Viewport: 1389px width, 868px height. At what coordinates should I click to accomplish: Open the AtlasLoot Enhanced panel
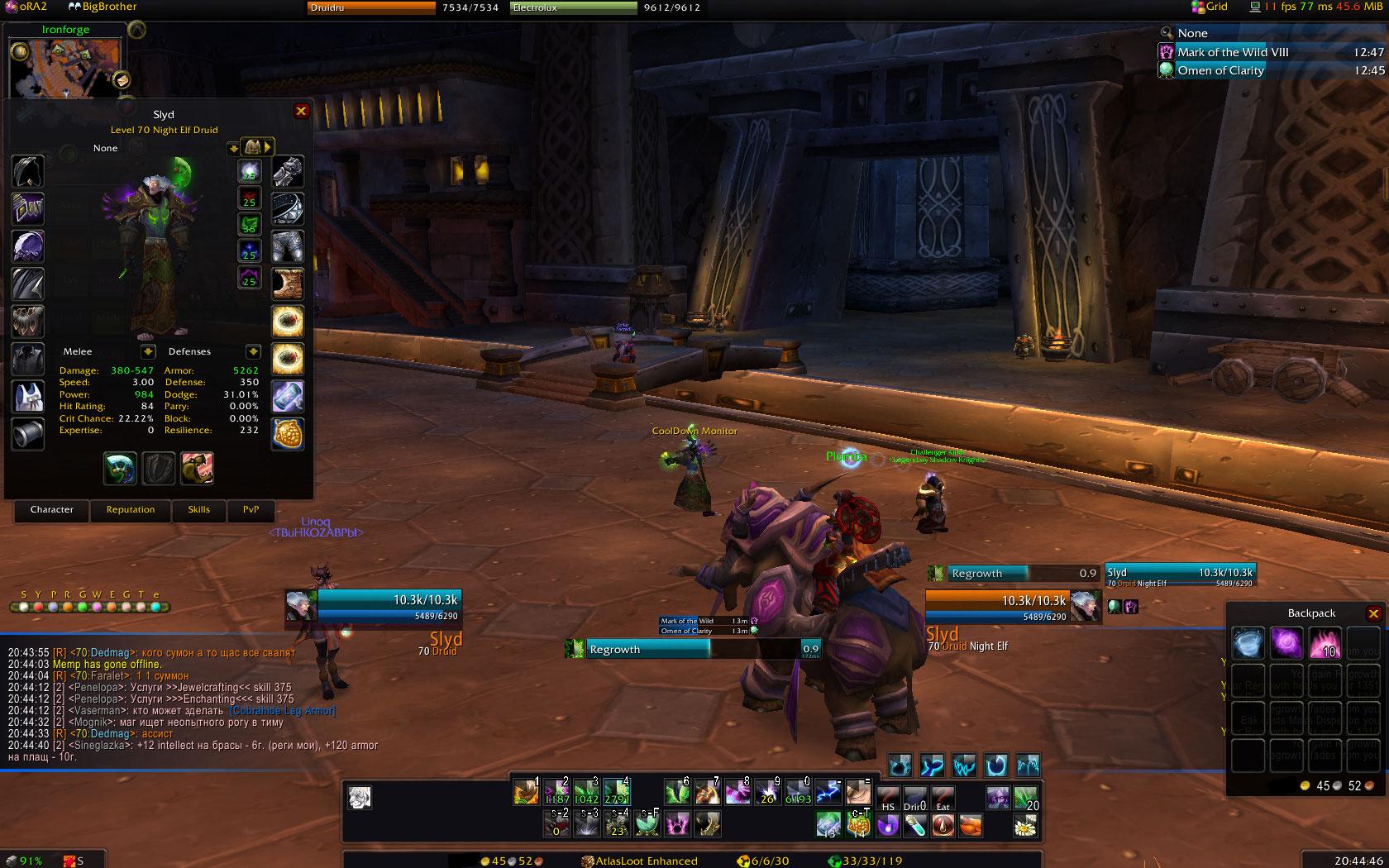(640, 861)
